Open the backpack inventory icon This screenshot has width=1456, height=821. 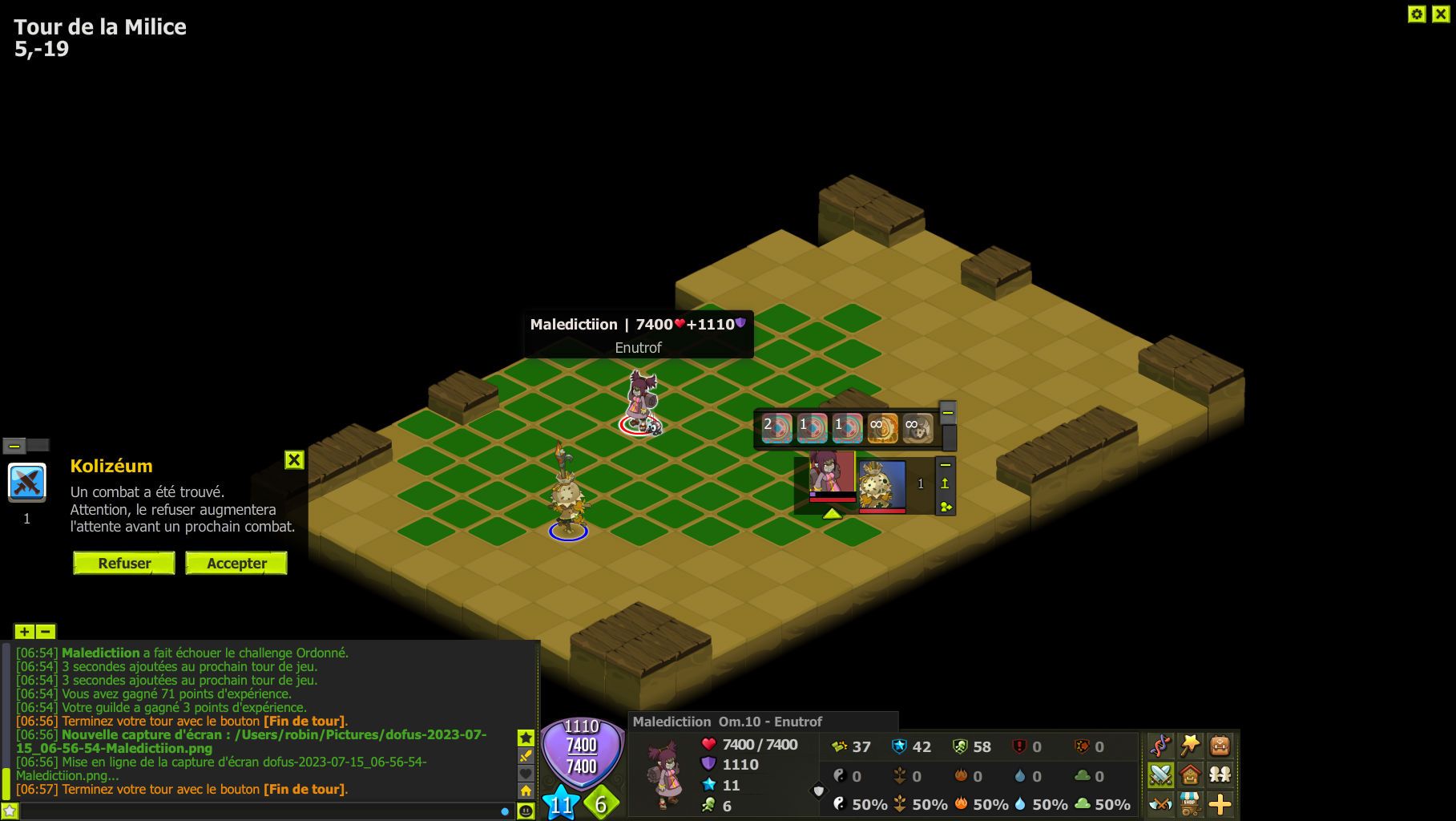coord(1219,745)
